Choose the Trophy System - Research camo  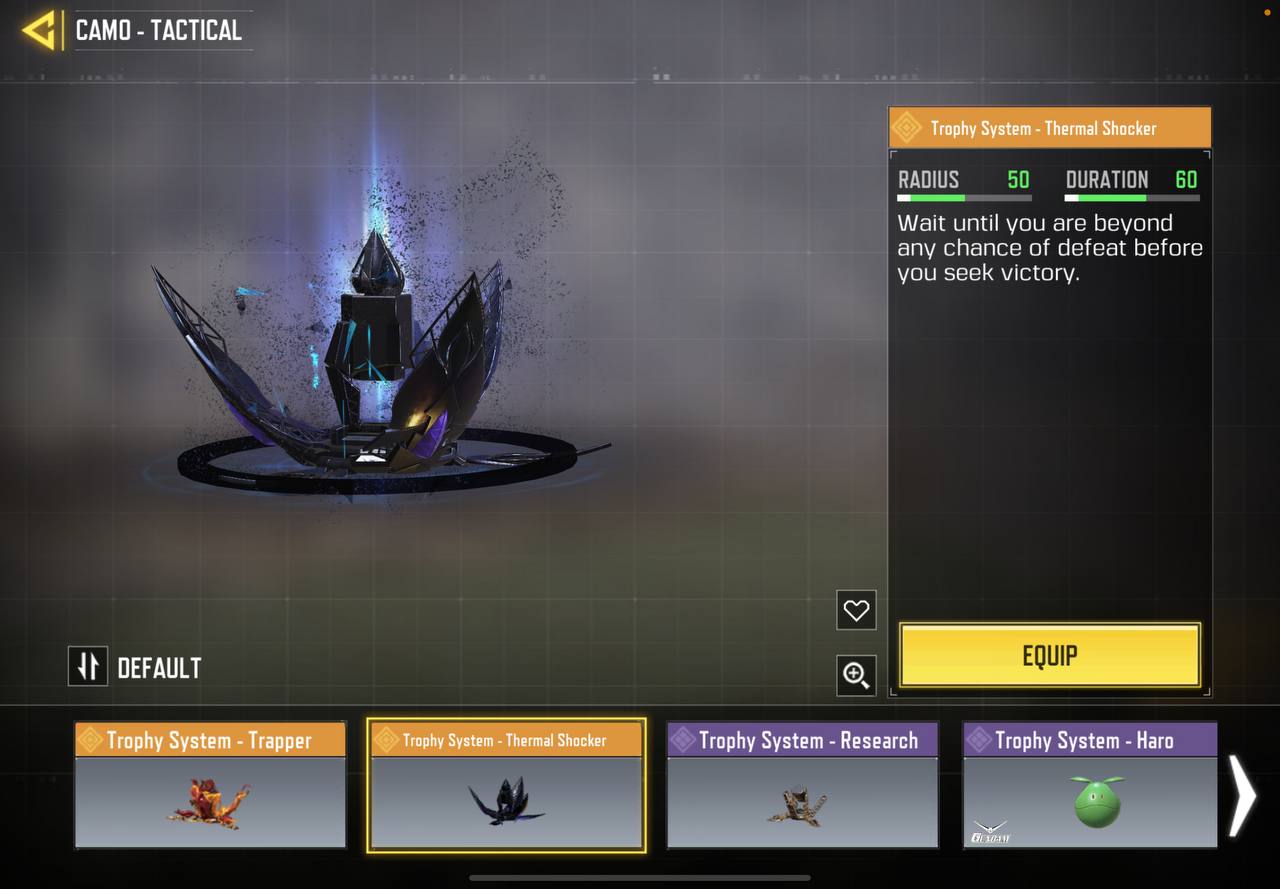click(x=802, y=786)
